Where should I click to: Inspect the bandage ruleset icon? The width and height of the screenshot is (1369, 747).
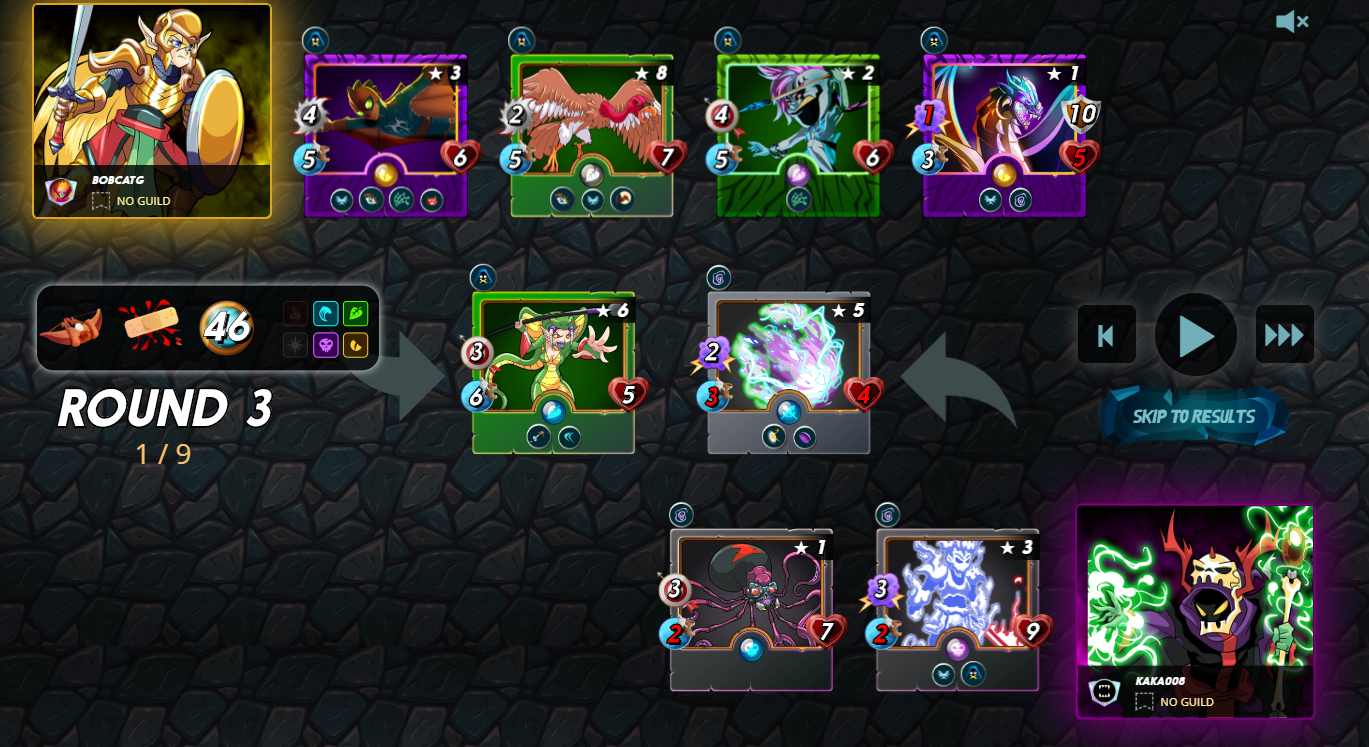150,326
